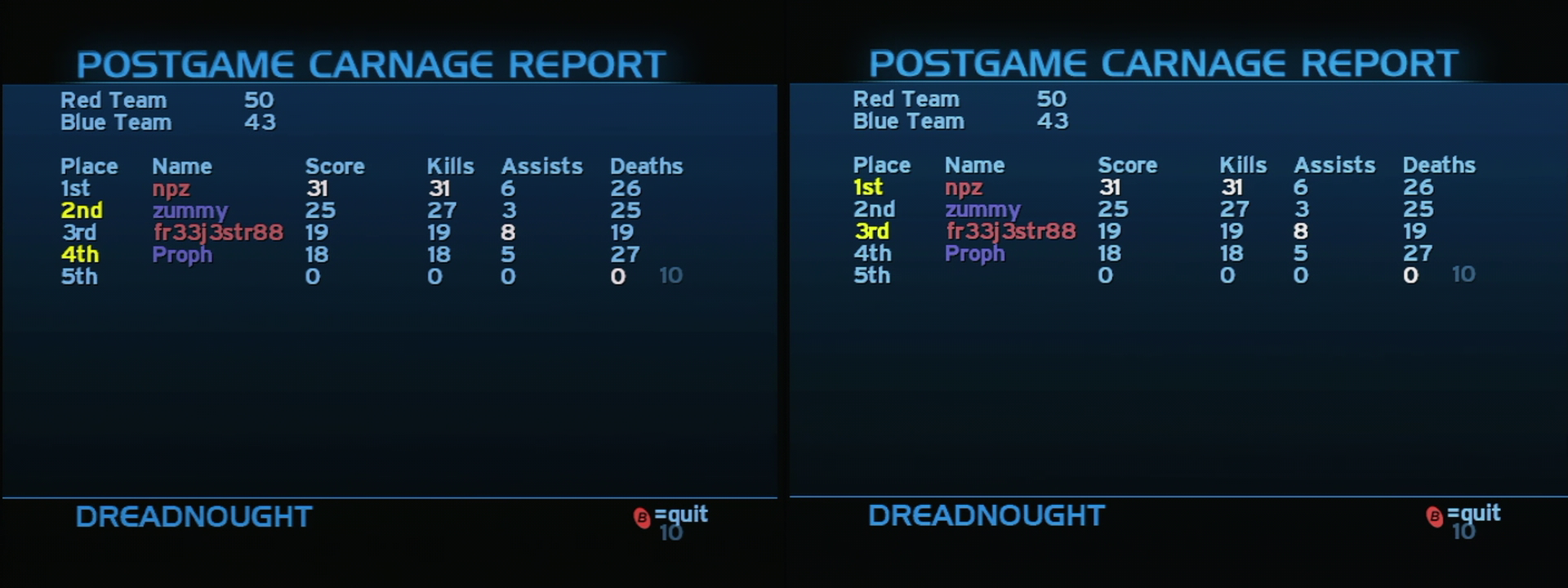Click the fr33j3str88 player entry
Viewport: 1568px width, 588px height.
216,232
